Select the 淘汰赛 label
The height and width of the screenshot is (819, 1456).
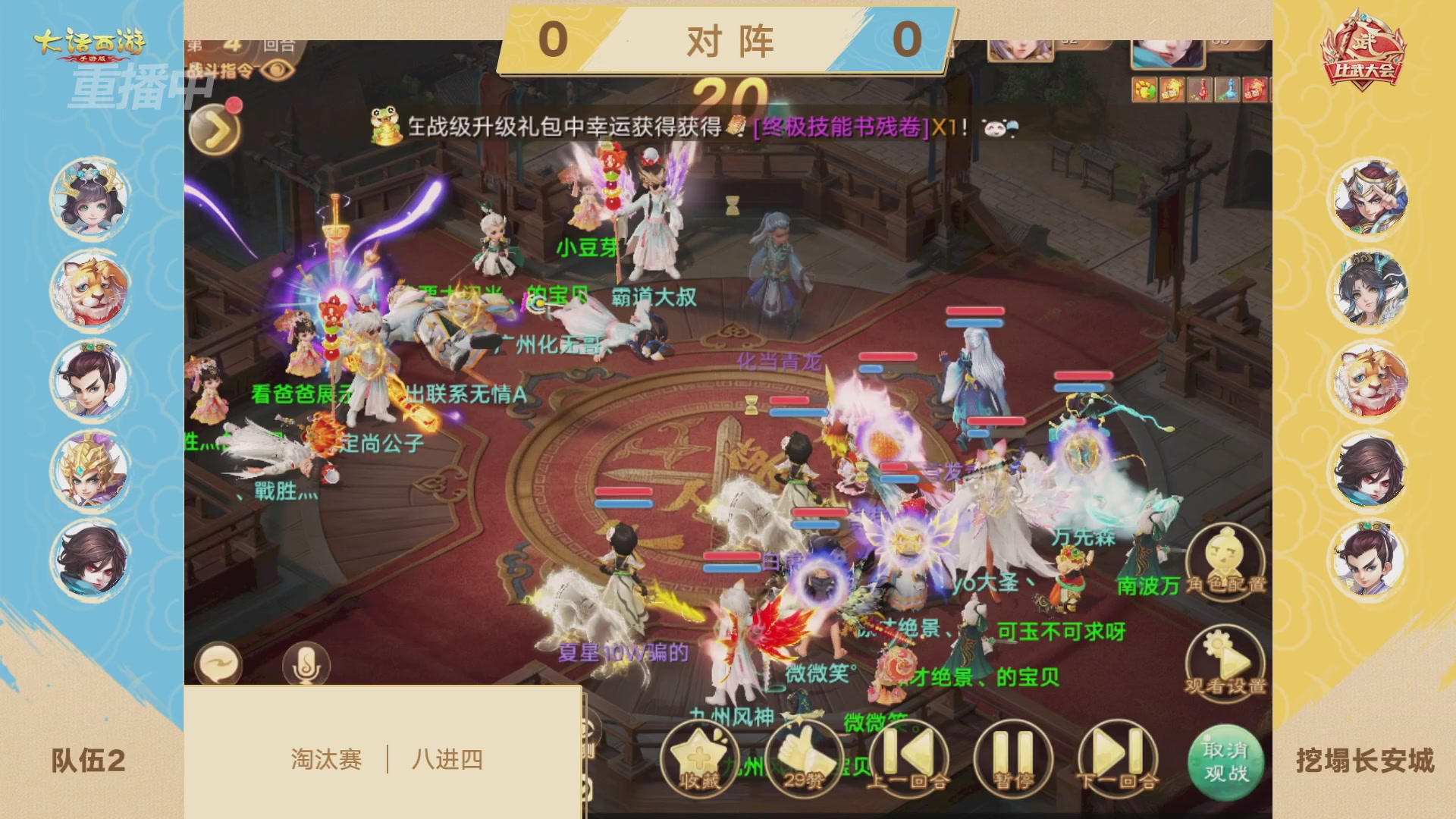pyautogui.click(x=326, y=759)
